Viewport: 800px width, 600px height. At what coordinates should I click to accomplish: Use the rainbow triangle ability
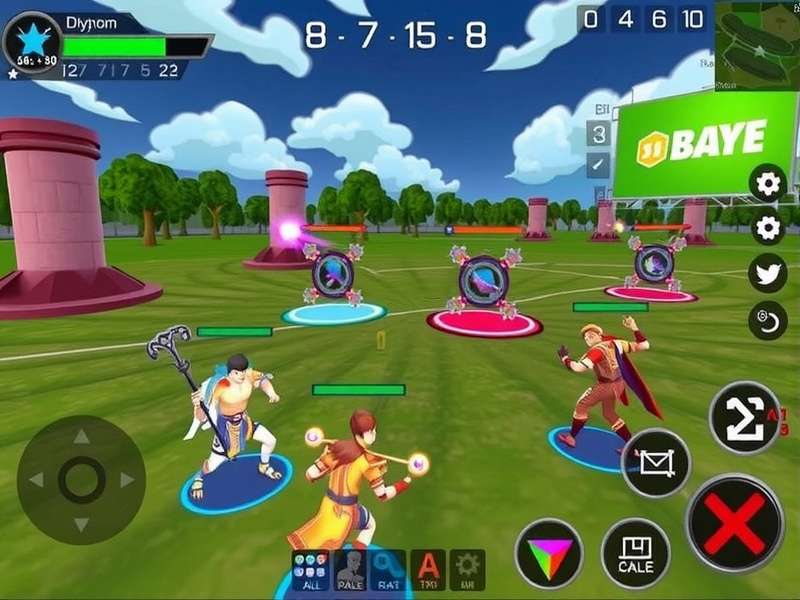(548, 552)
